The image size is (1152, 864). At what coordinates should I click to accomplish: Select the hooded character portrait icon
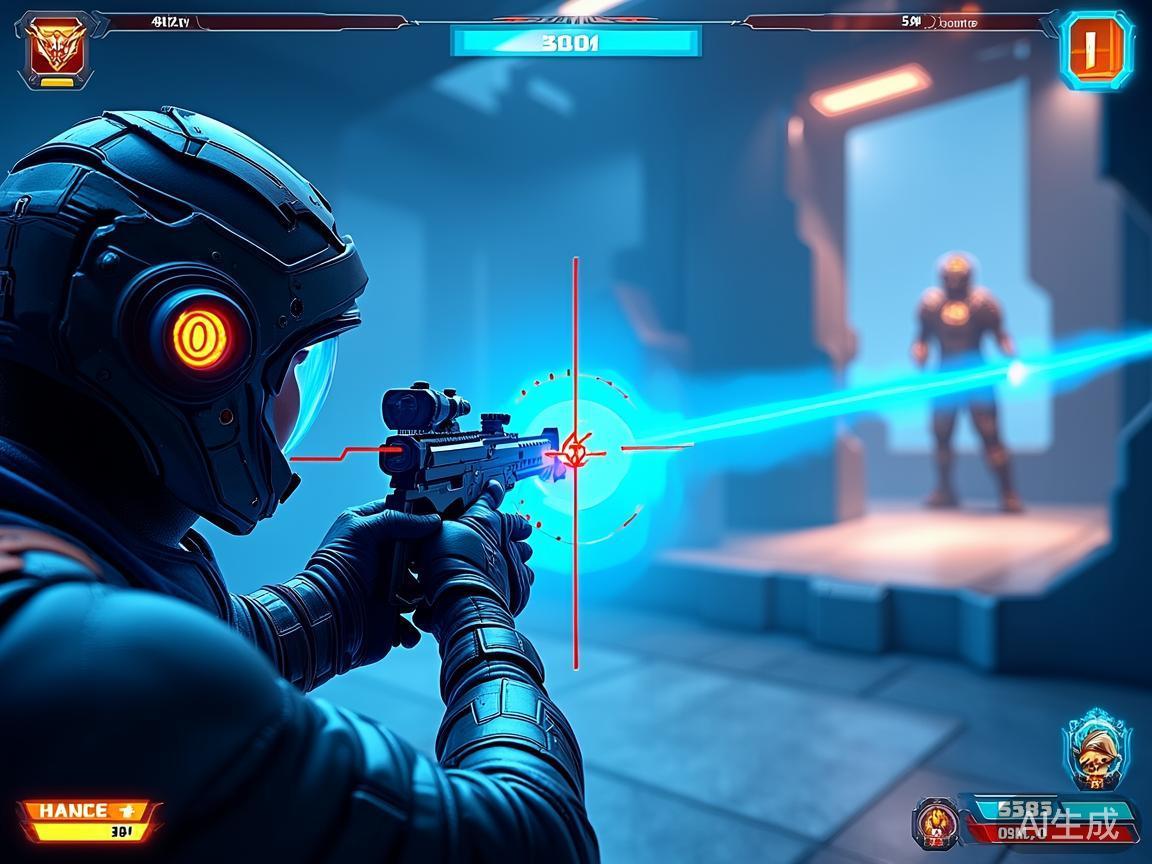pos(1096,751)
